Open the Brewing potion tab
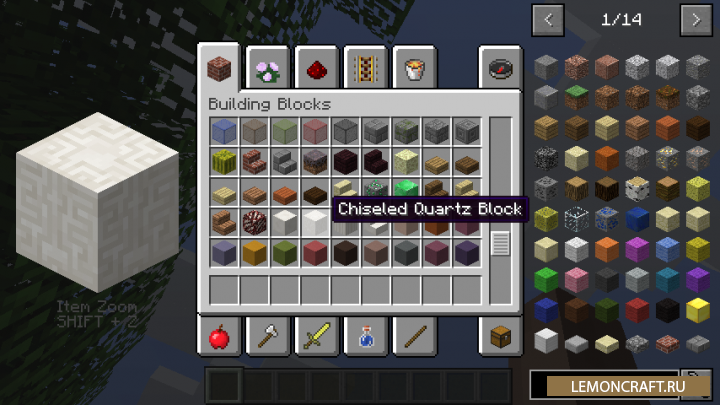The width and height of the screenshot is (720, 405). click(x=365, y=337)
